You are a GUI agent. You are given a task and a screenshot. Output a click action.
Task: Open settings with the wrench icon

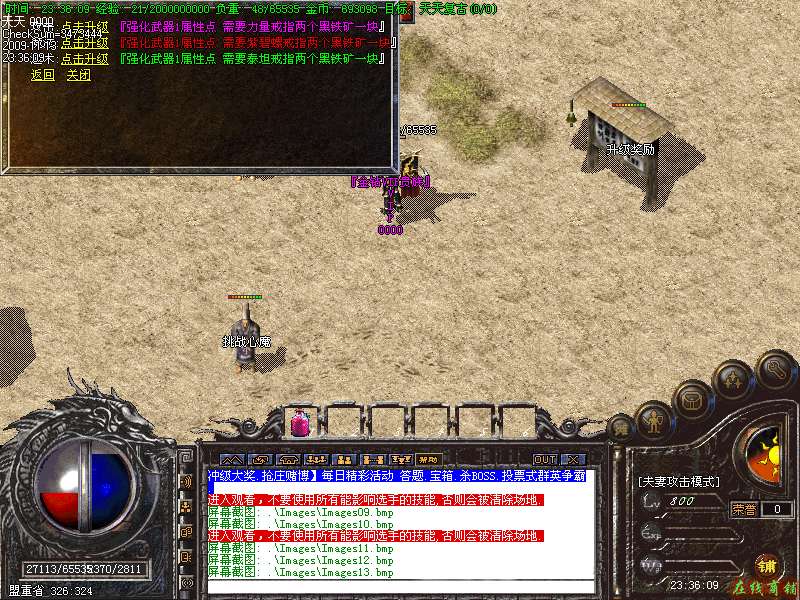775,368
